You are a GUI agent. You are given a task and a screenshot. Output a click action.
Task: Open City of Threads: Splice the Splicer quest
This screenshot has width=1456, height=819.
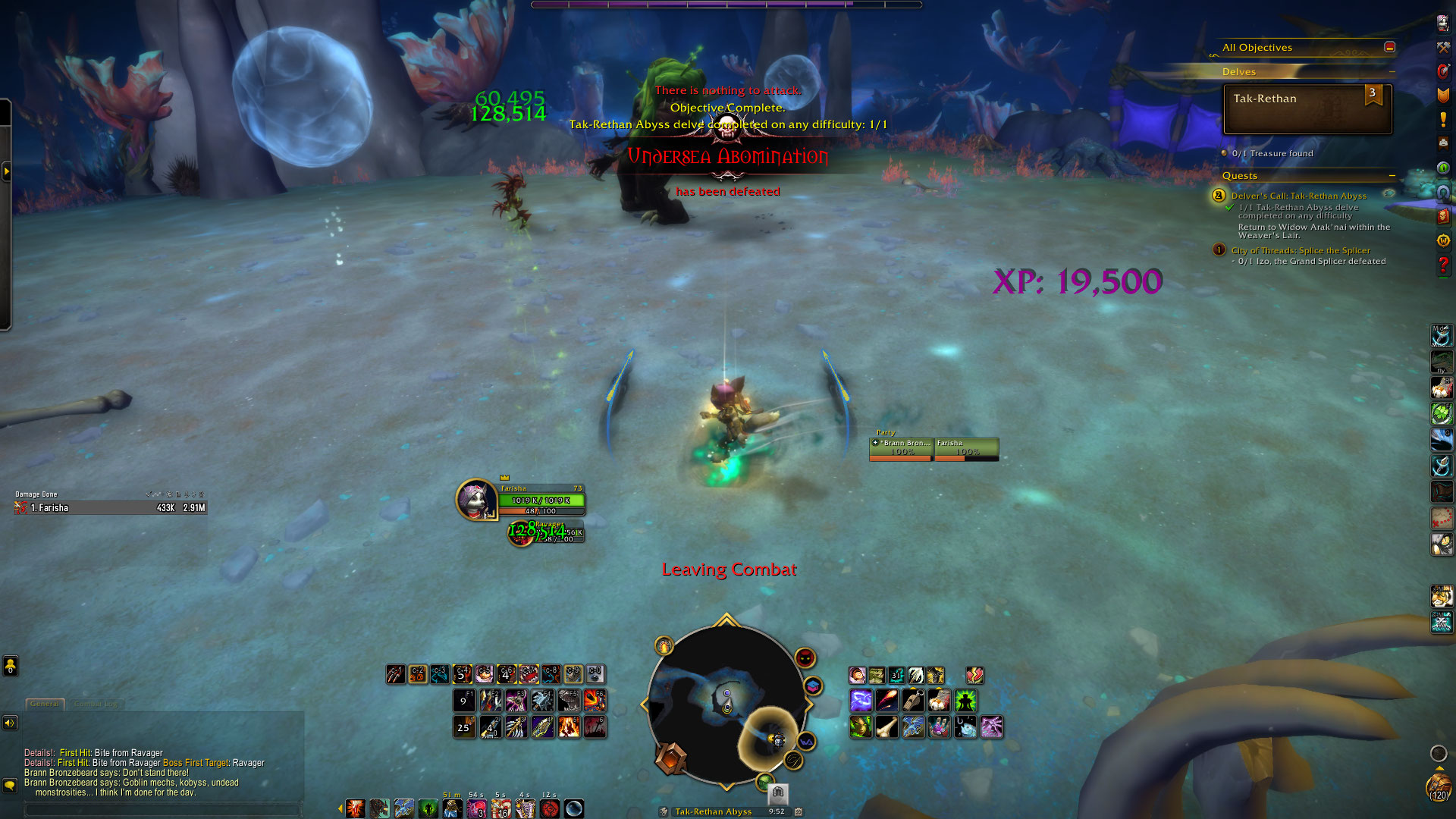1300,250
